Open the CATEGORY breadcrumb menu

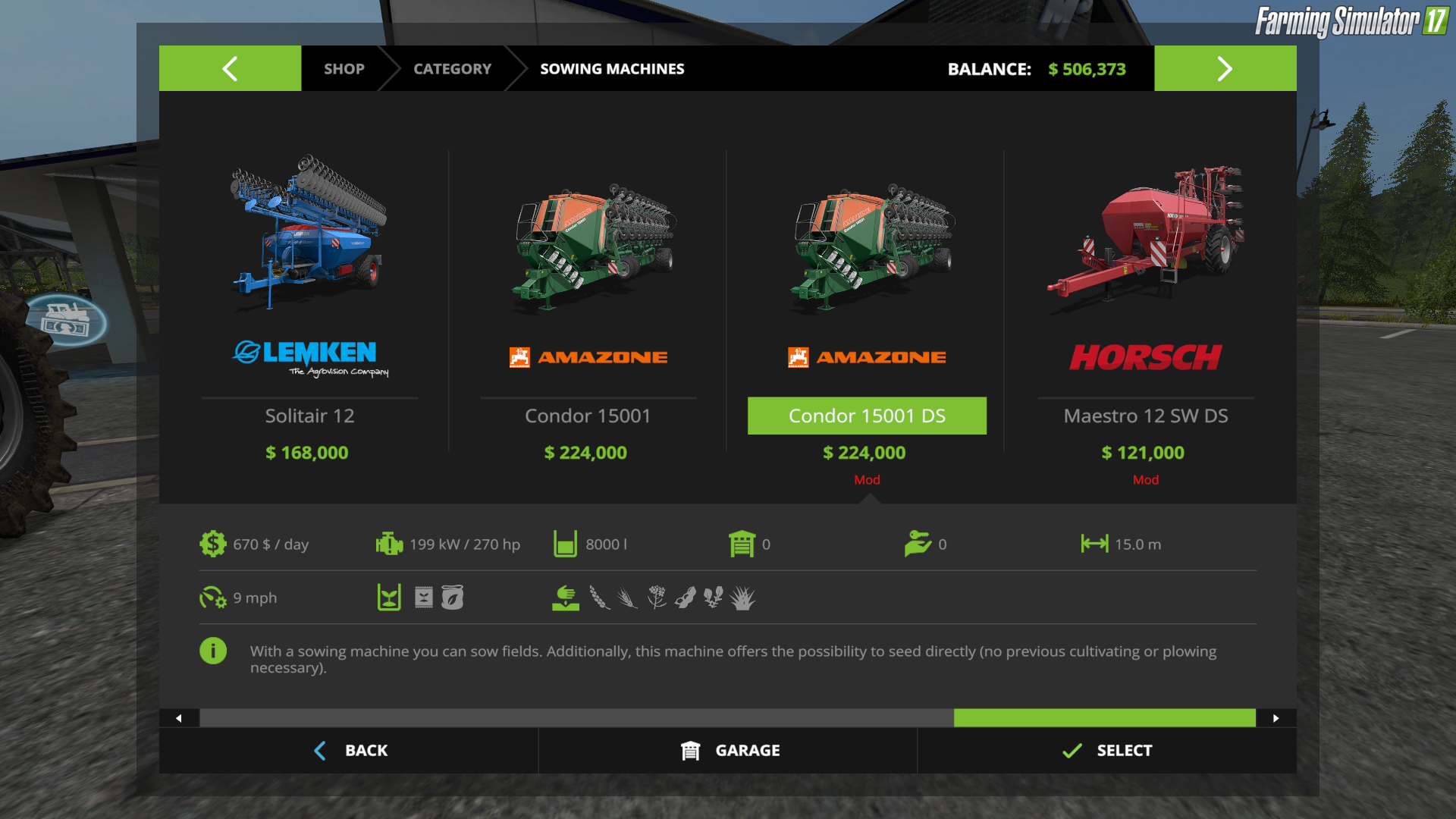[452, 68]
